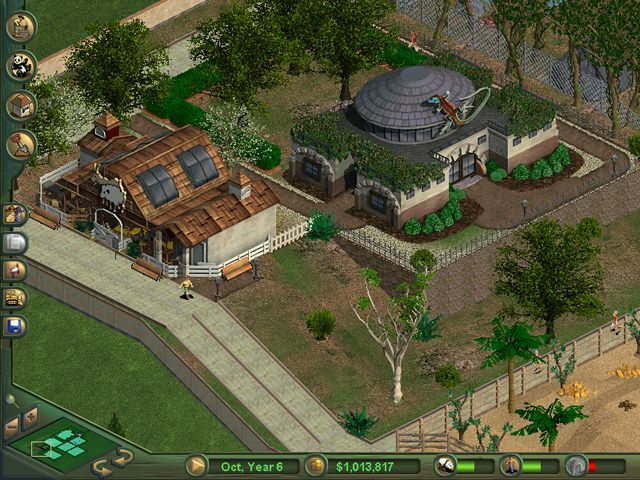The image size is (640, 480).
Task: Zoom in with the plus button
Action: coord(29,413)
